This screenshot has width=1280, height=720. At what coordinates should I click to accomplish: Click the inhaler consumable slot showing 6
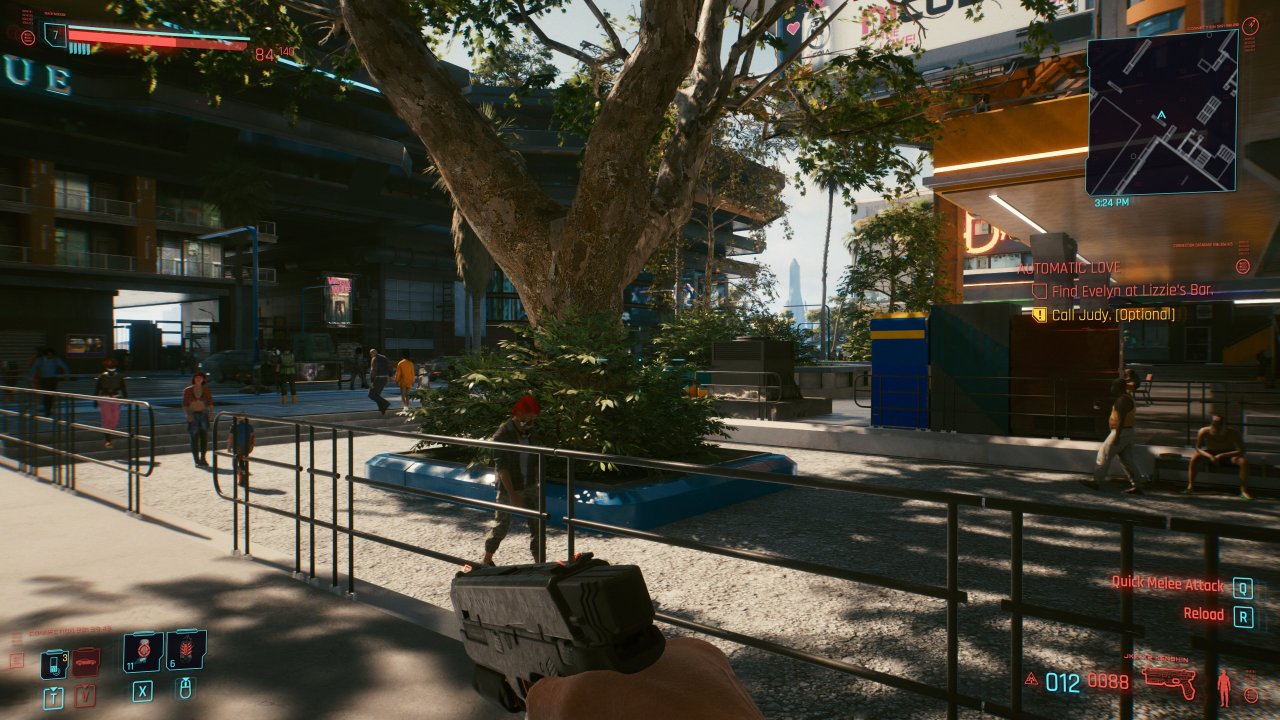[185, 651]
